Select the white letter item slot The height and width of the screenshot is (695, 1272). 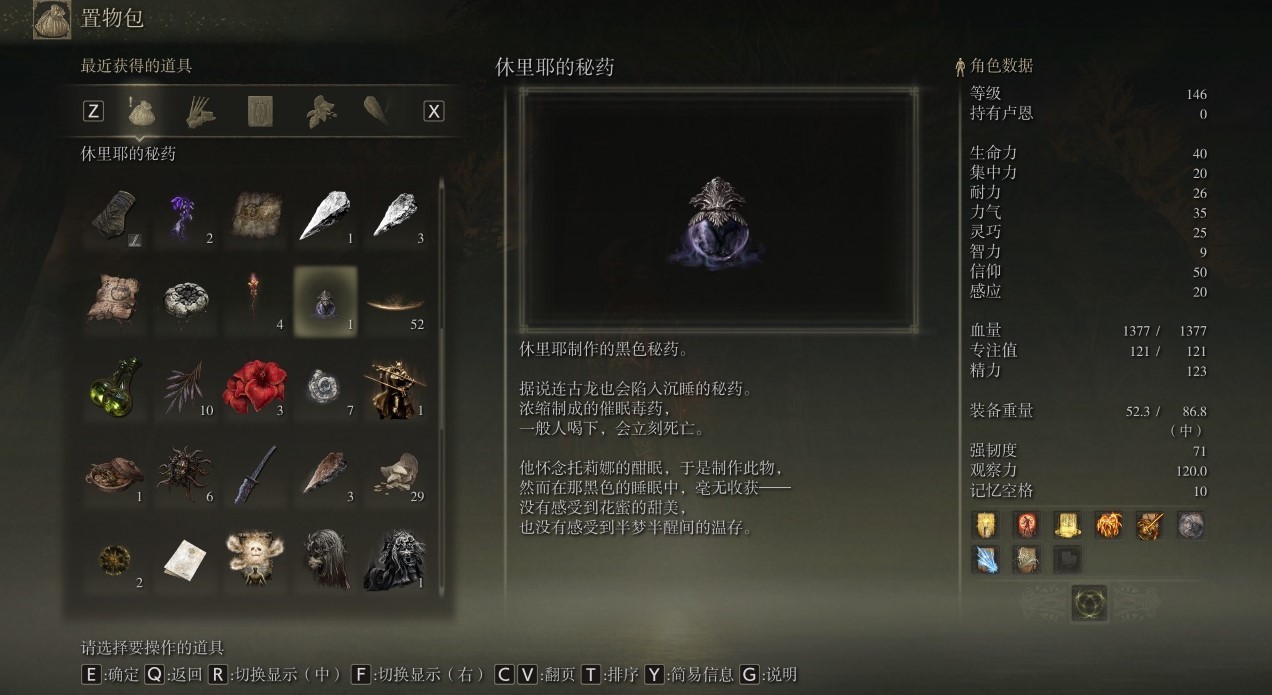[184, 559]
